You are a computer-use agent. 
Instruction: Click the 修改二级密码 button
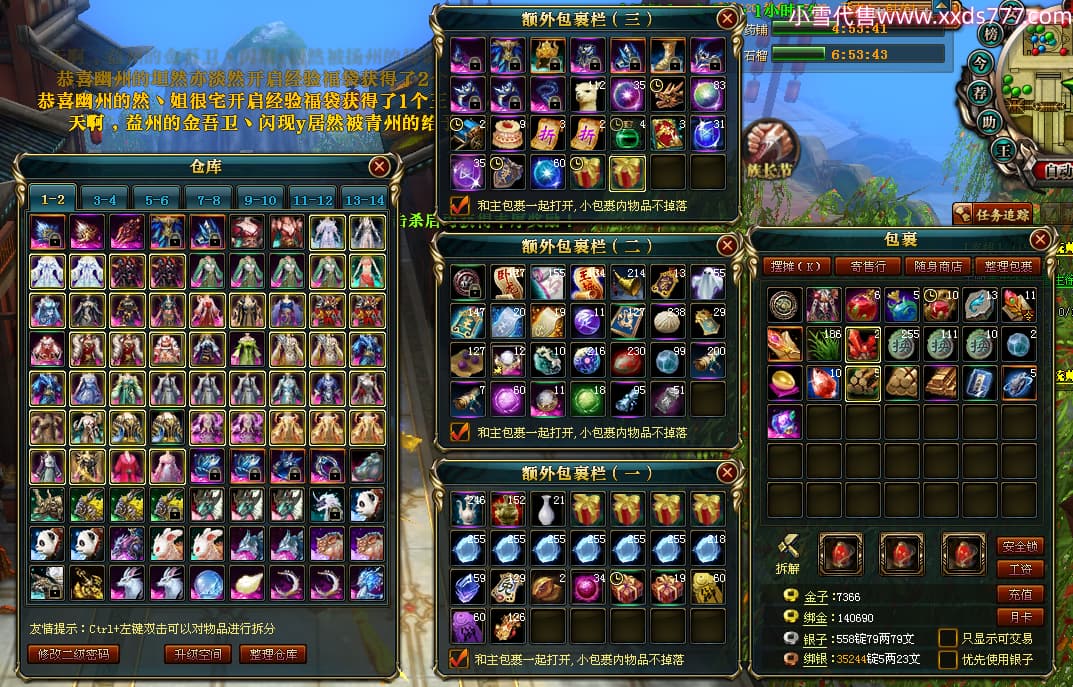point(73,655)
